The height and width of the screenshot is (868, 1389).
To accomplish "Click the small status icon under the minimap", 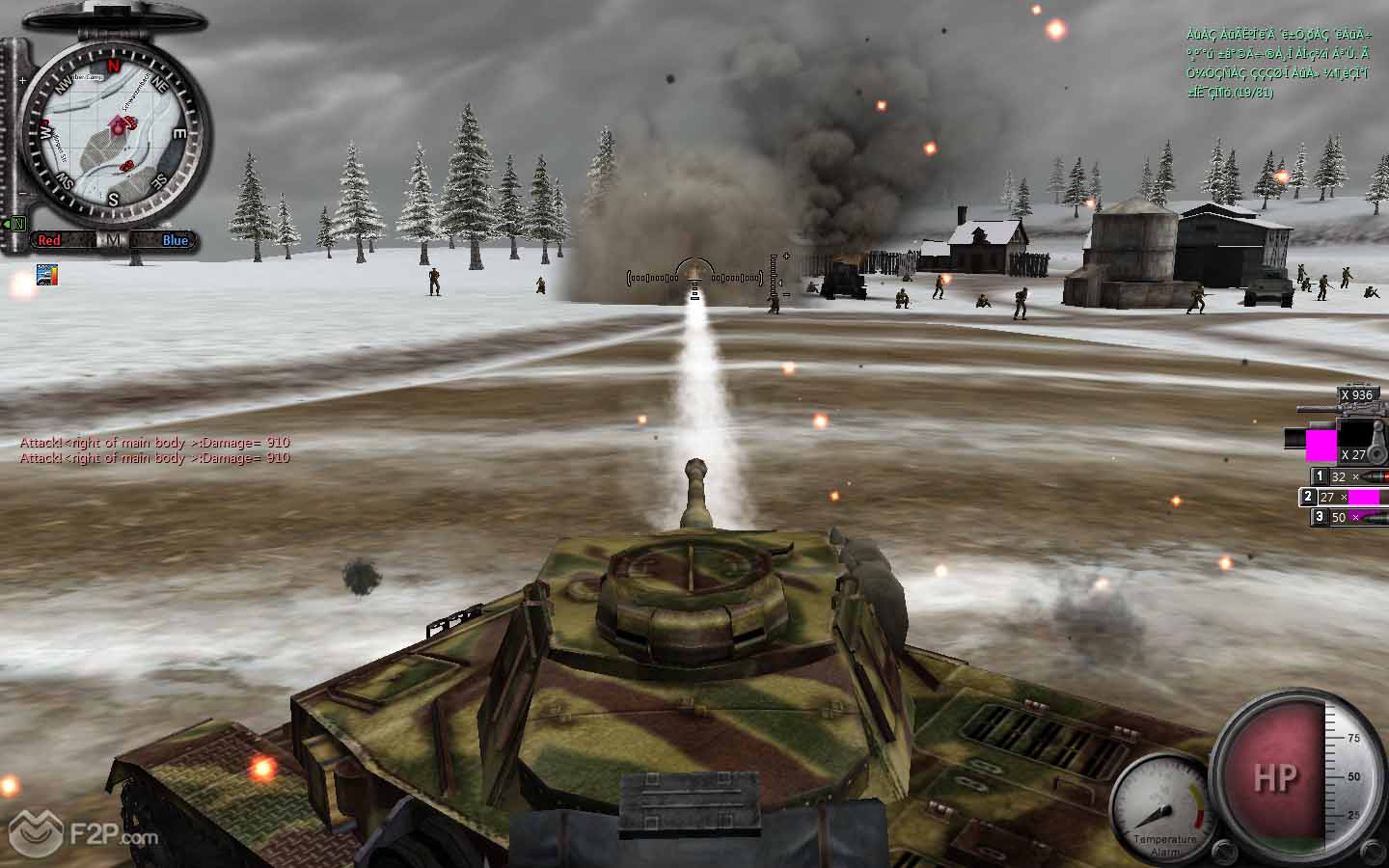I will (46, 274).
